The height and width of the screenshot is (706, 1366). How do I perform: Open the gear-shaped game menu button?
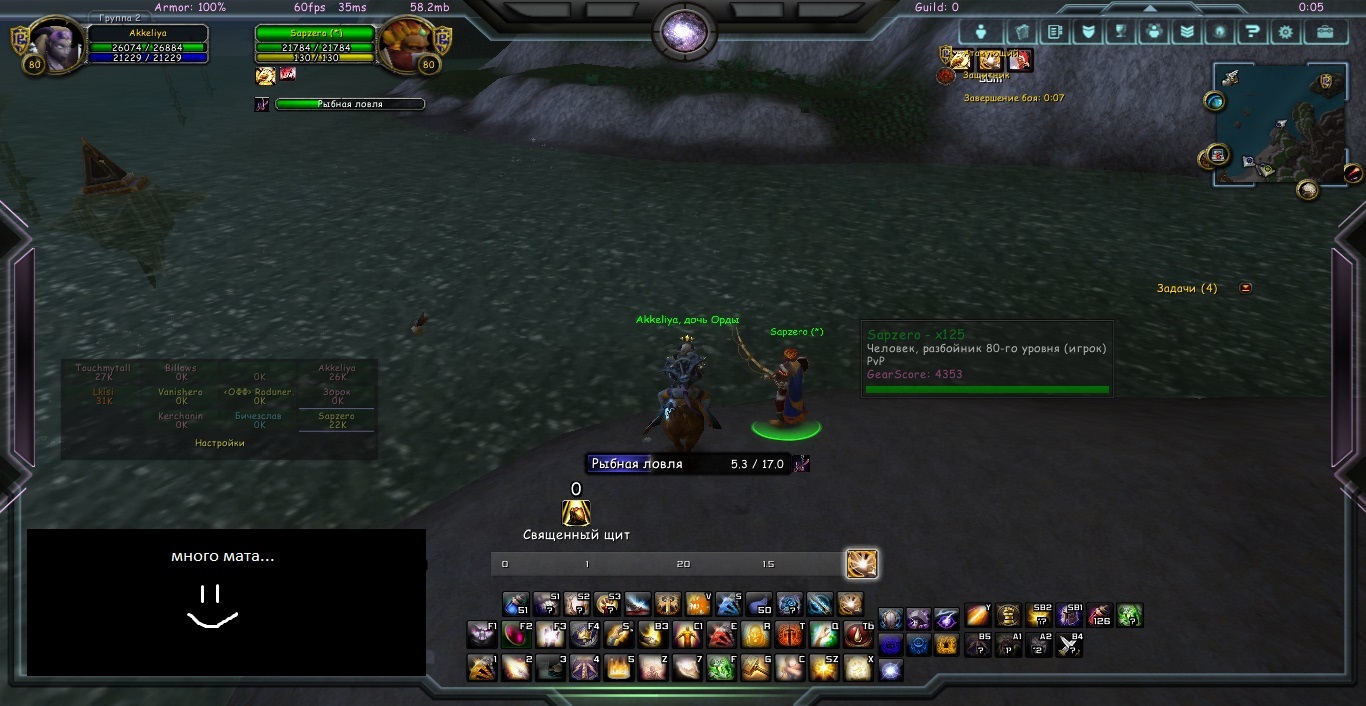pos(1285,32)
